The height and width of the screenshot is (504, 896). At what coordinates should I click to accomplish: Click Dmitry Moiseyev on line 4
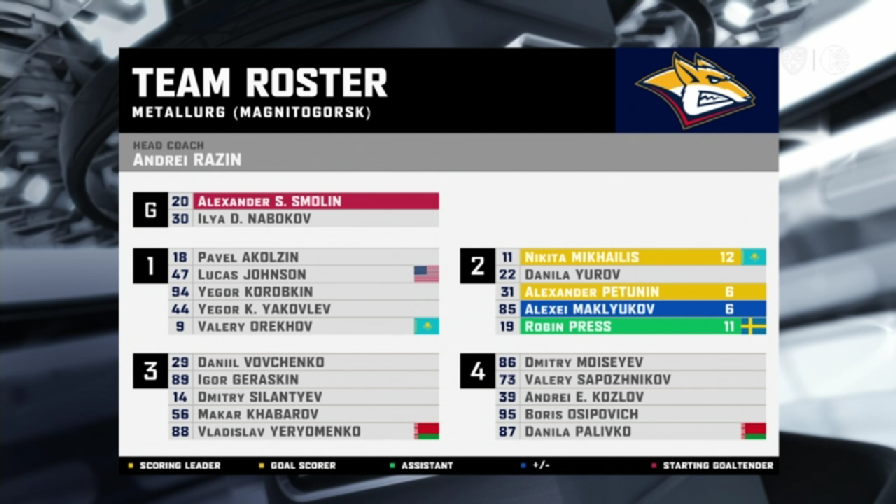point(630,362)
